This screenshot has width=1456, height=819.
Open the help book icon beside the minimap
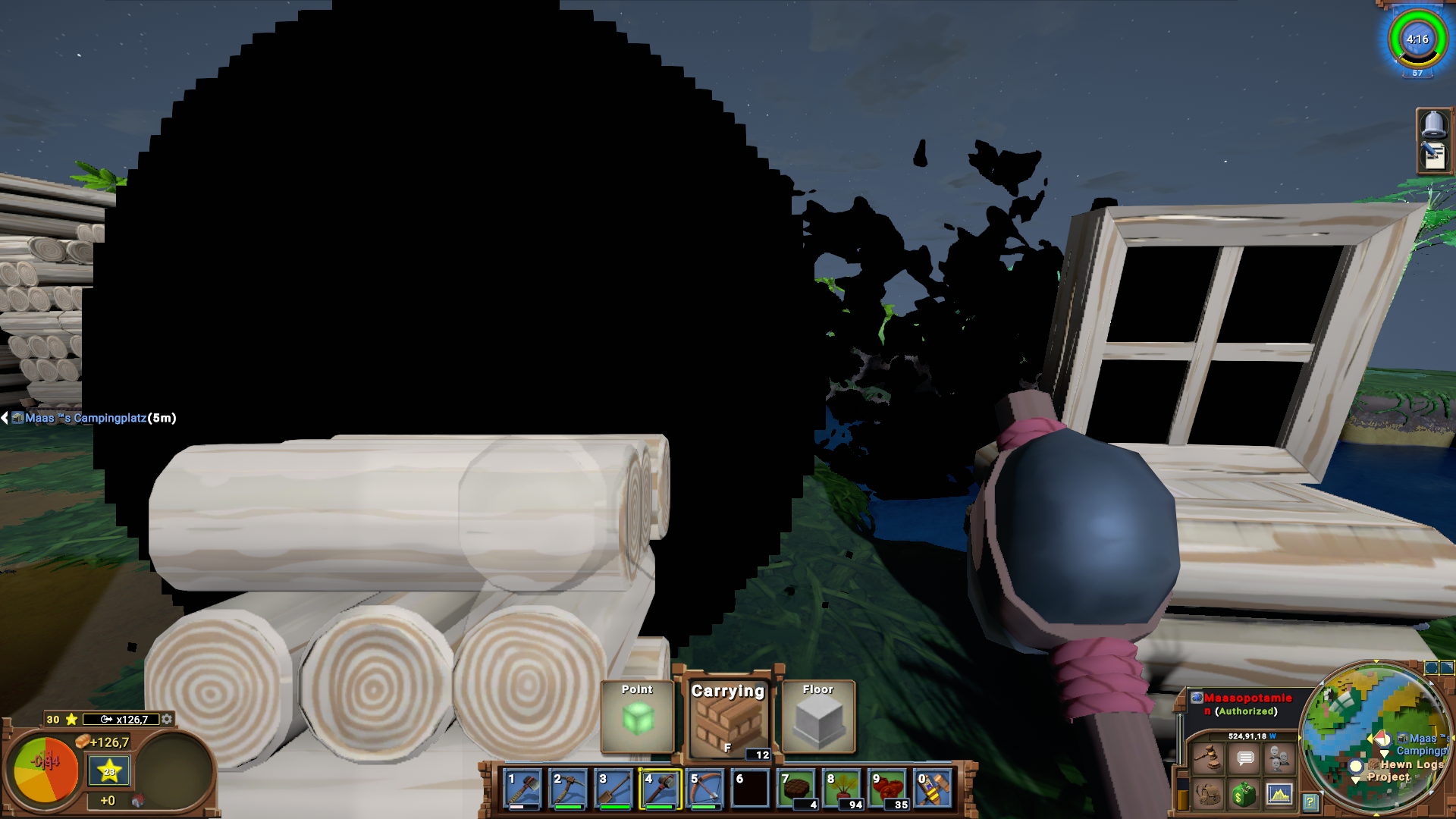pyautogui.click(x=1310, y=802)
